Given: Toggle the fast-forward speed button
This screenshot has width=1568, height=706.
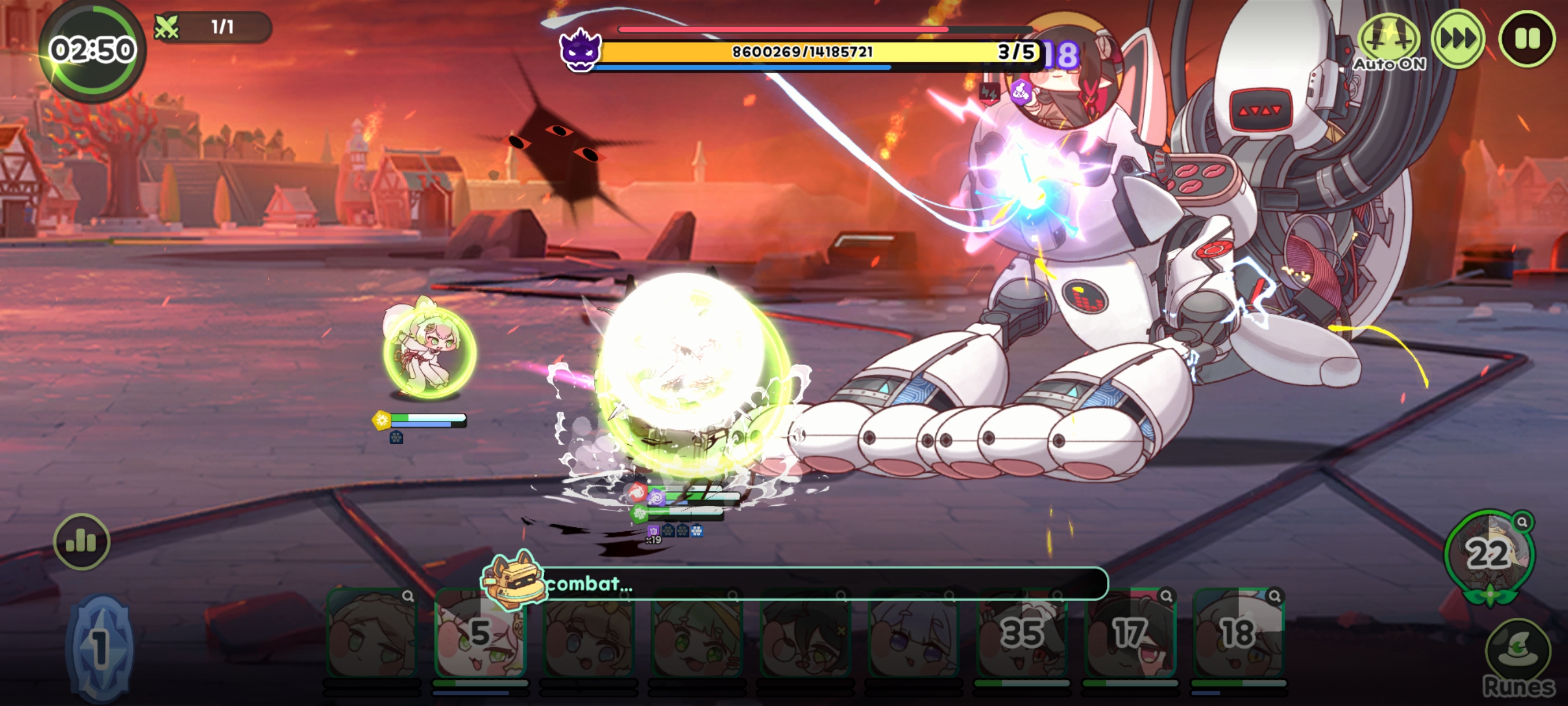Looking at the screenshot, I should 1458,39.
